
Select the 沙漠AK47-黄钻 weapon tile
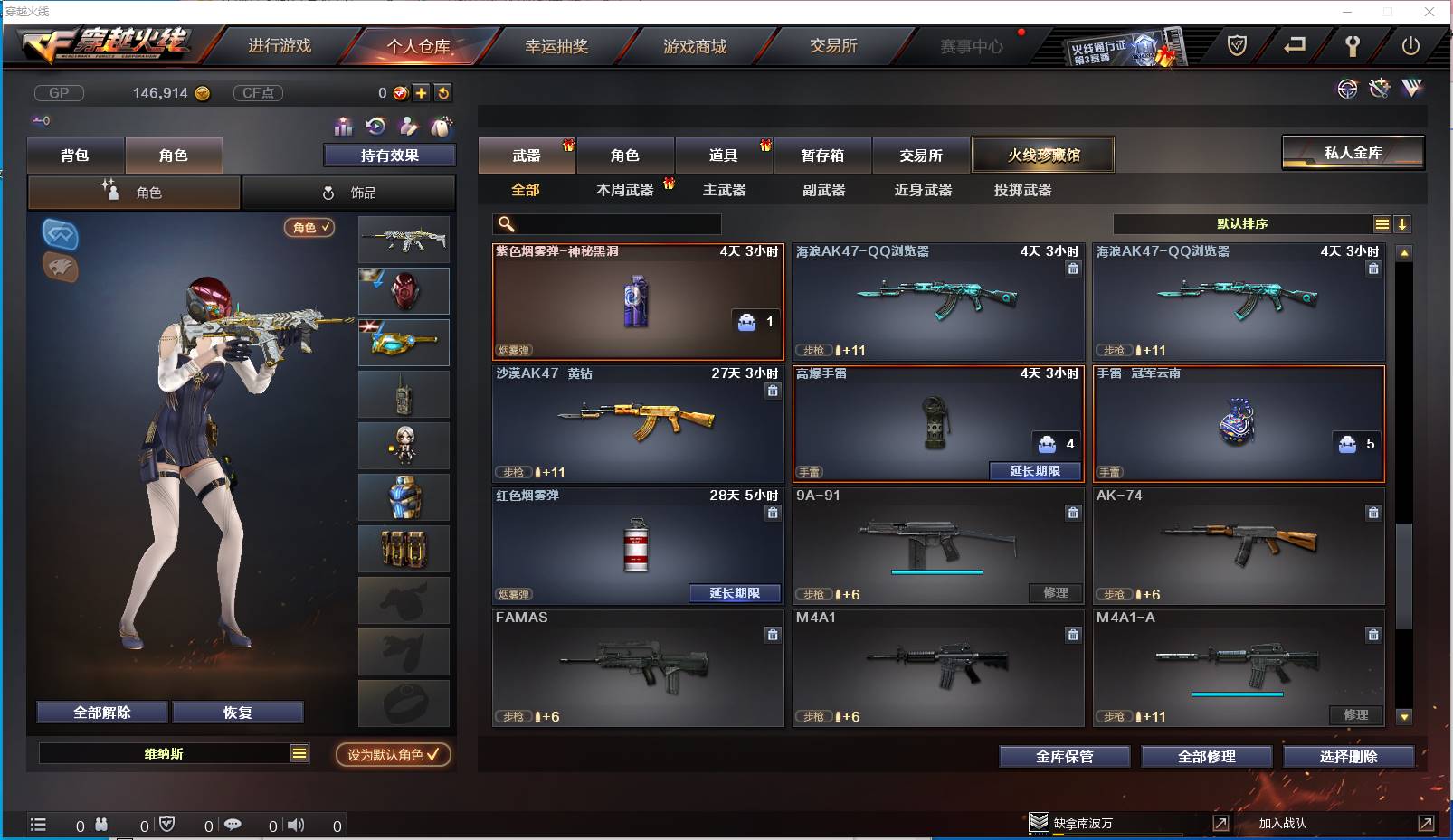638,423
